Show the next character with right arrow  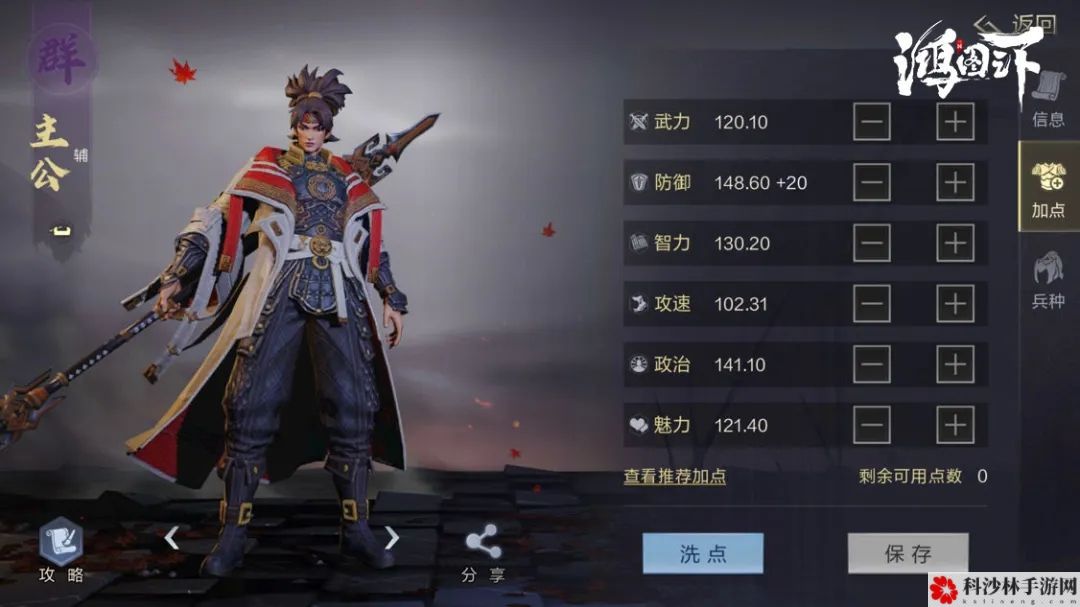(x=392, y=538)
